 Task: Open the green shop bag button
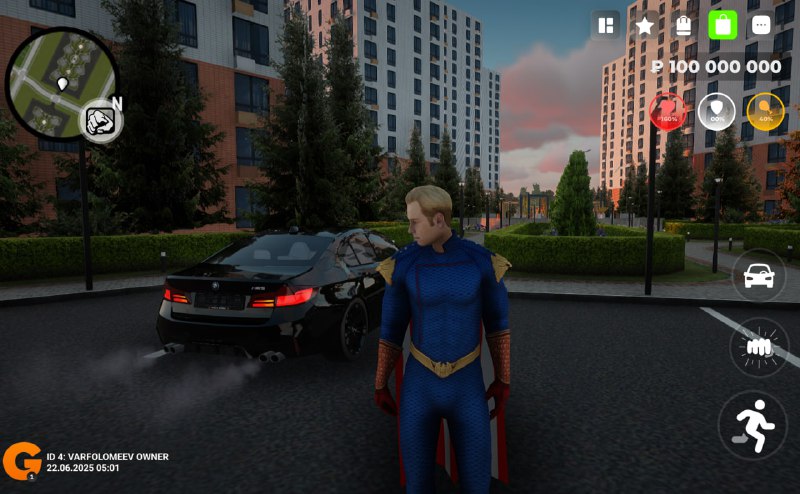click(x=722, y=25)
